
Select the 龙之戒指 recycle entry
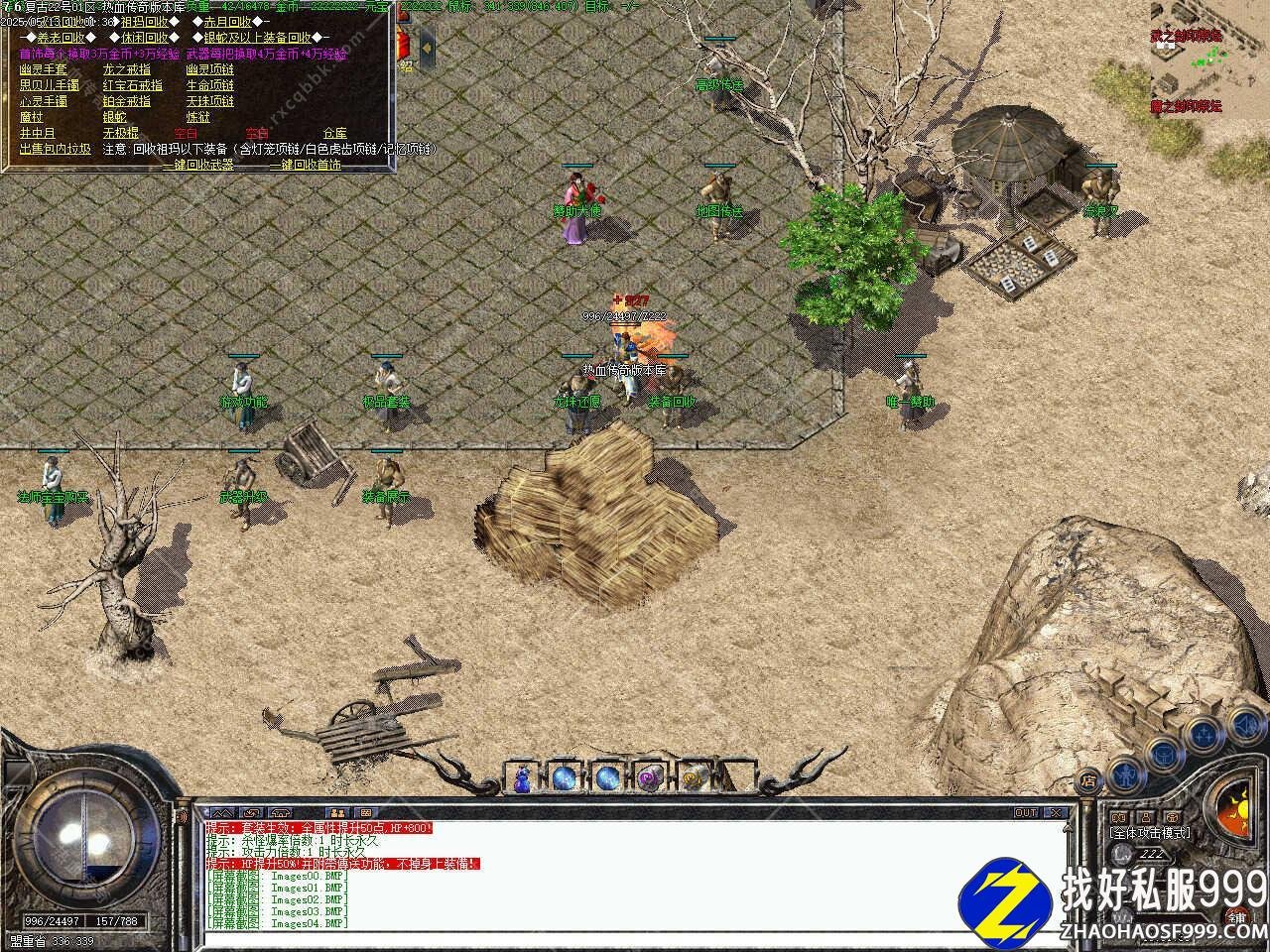(127, 69)
